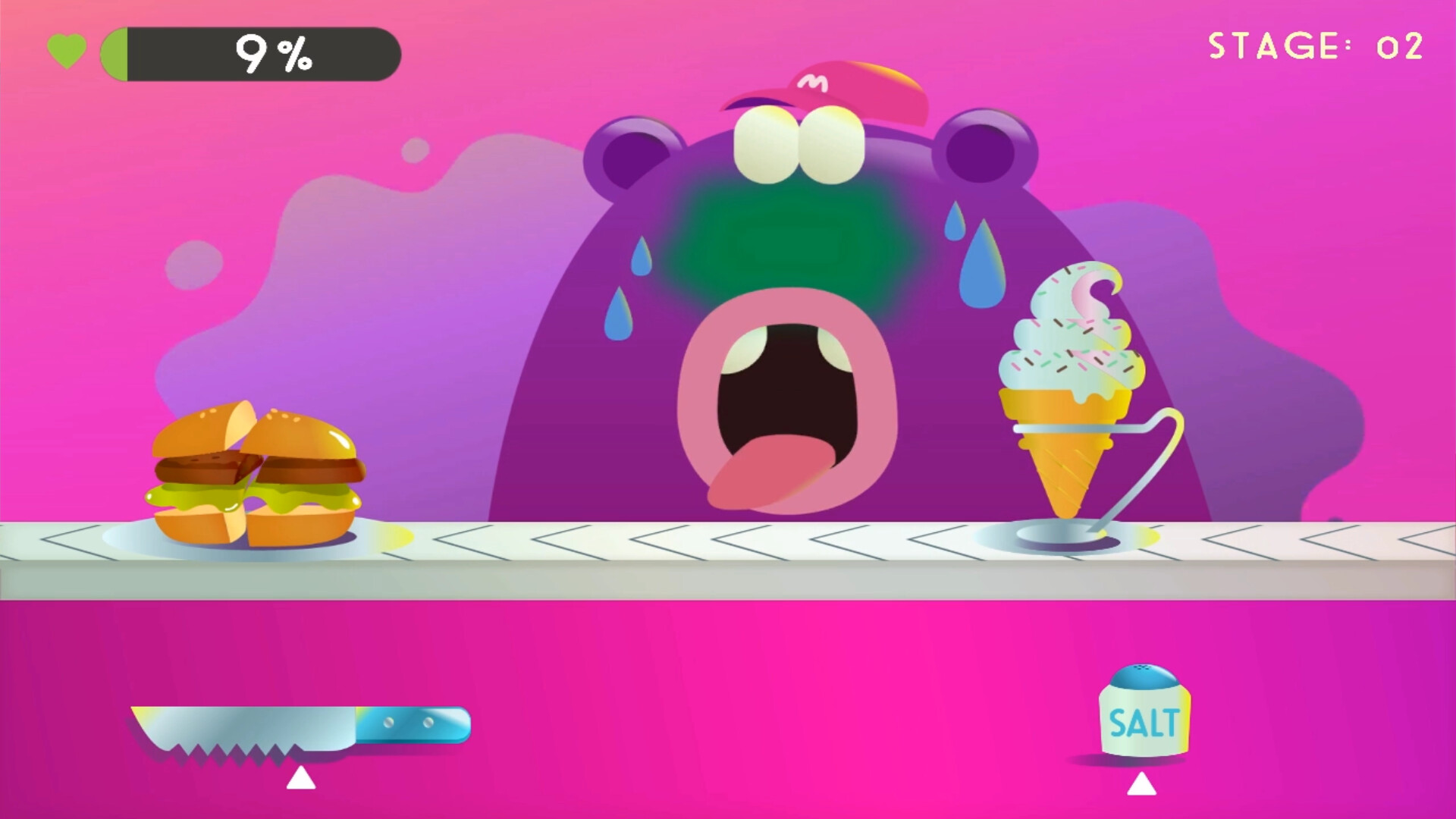Image resolution: width=1456 pixels, height=819 pixels.
Task: Click the monster's left eye
Action: (766, 144)
